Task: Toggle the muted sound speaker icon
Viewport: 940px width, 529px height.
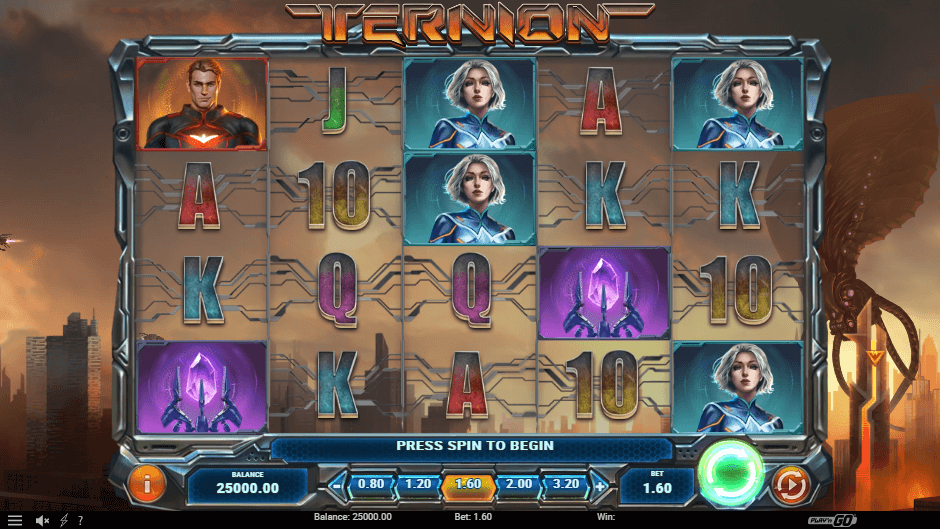Action: tap(43, 520)
